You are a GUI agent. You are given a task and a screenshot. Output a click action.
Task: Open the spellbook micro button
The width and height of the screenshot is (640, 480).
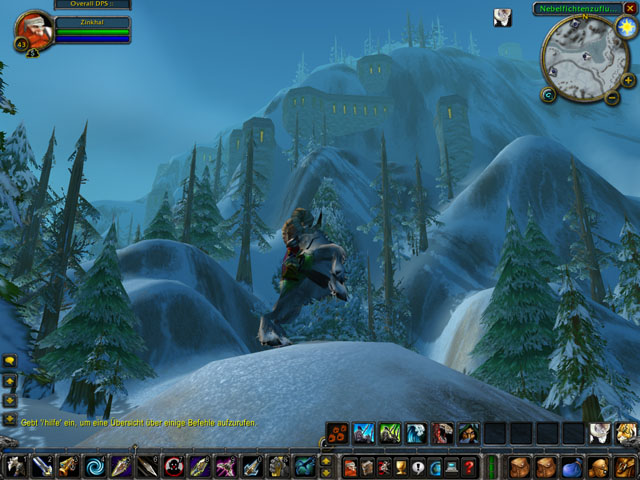pyautogui.click(x=367, y=466)
